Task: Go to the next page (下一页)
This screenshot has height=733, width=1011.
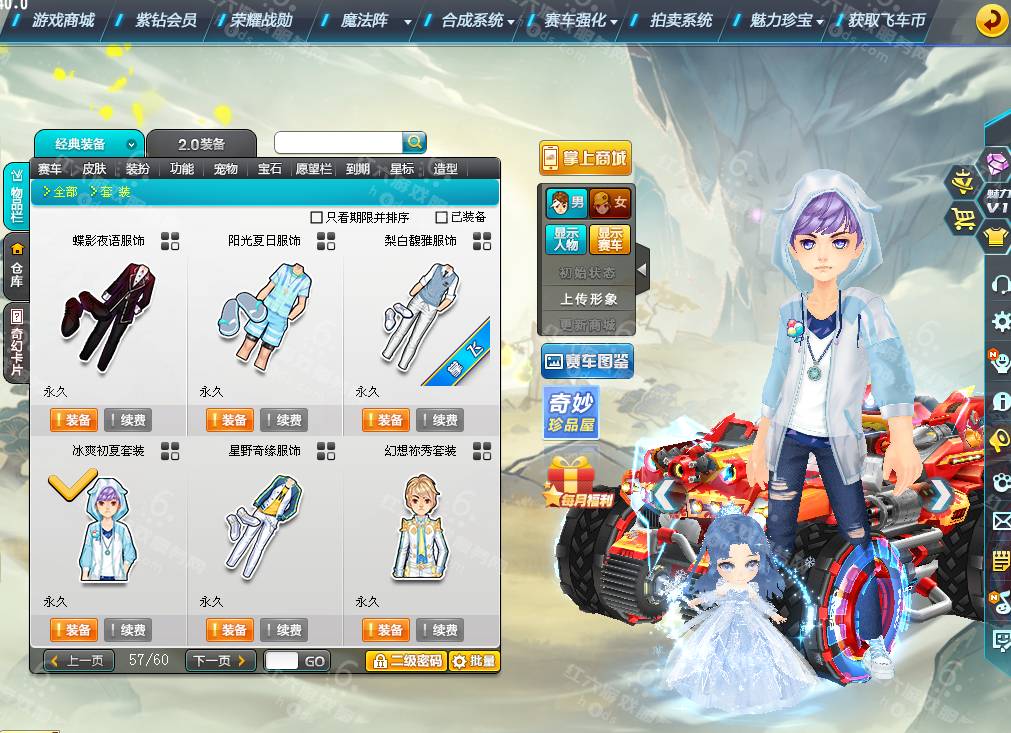Action: point(219,661)
